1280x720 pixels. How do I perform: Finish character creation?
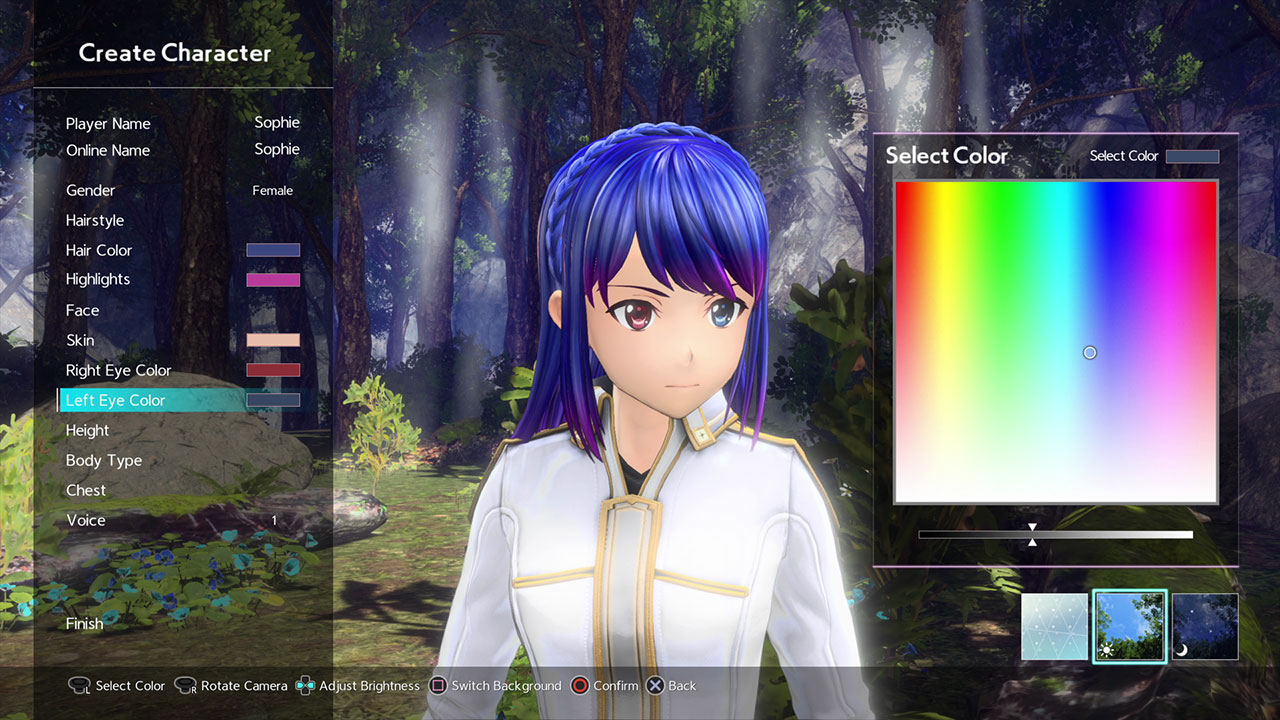click(85, 624)
